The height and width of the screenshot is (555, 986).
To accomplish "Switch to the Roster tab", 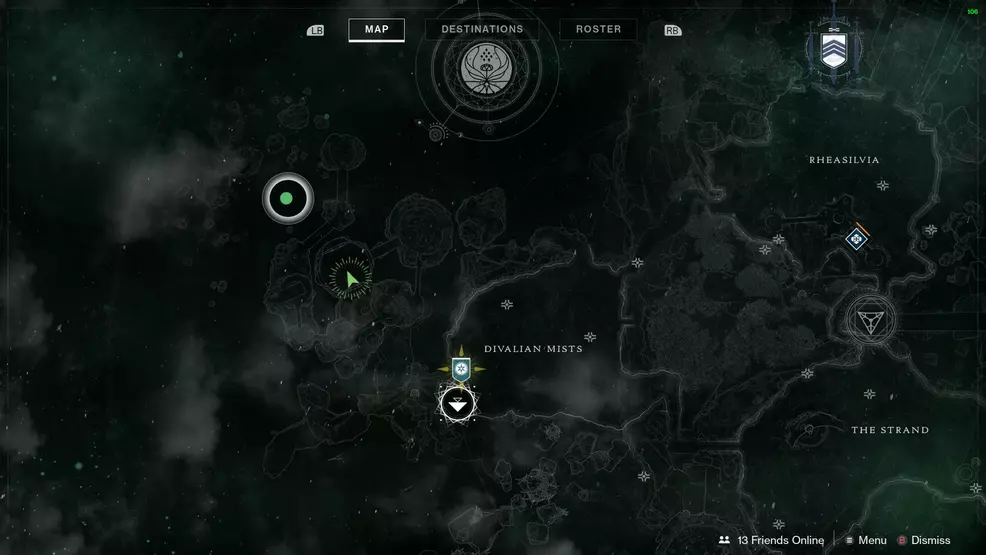I will click(x=598, y=29).
